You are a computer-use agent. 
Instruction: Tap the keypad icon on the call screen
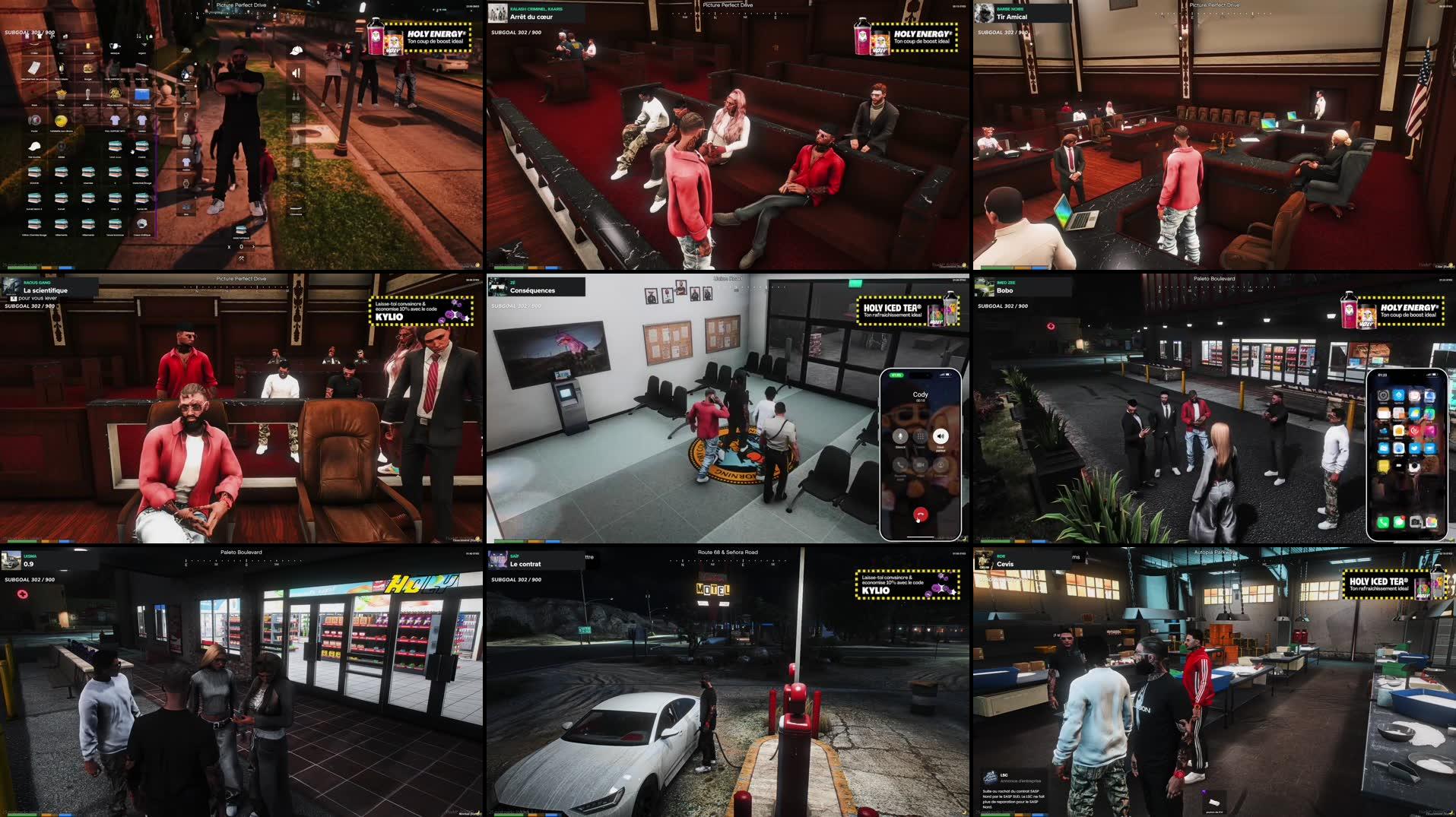click(x=919, y=436)
